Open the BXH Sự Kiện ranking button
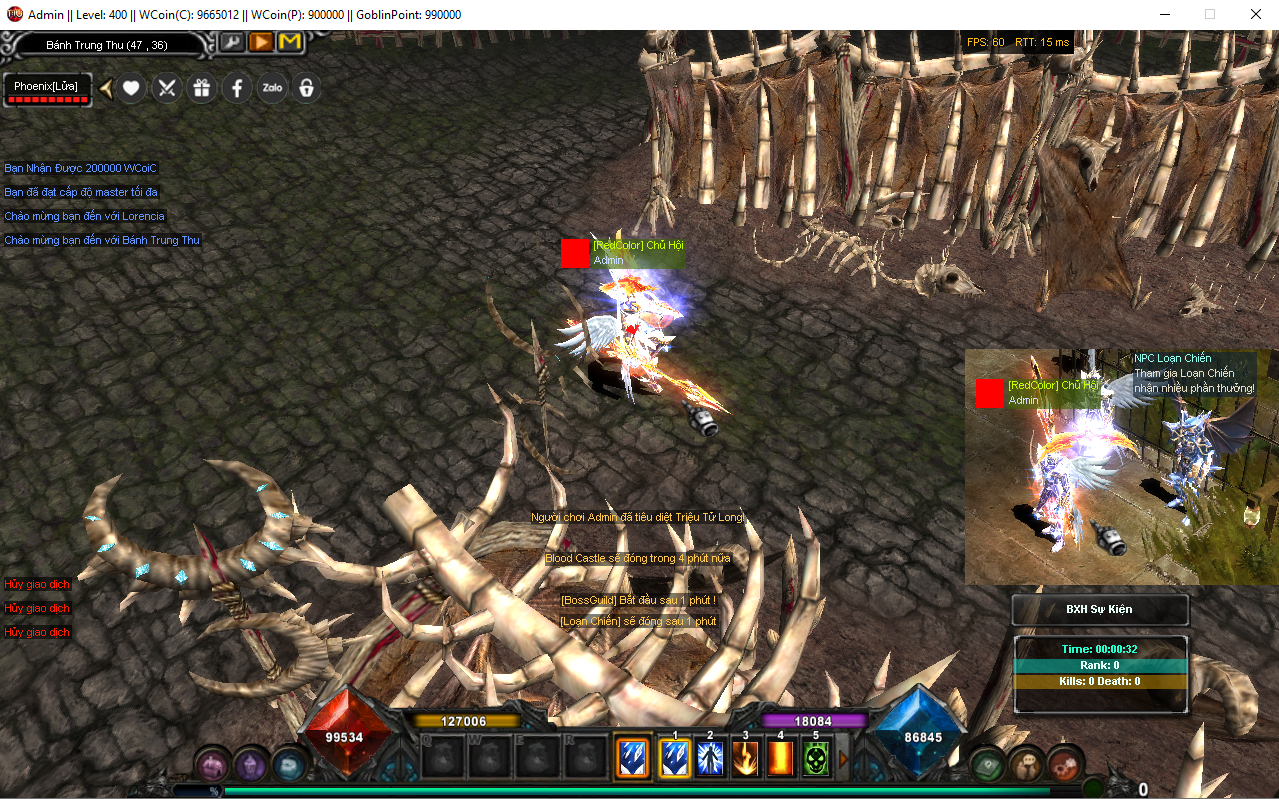This screenshot has width=1279, height=799. [x=1099, y=609]
